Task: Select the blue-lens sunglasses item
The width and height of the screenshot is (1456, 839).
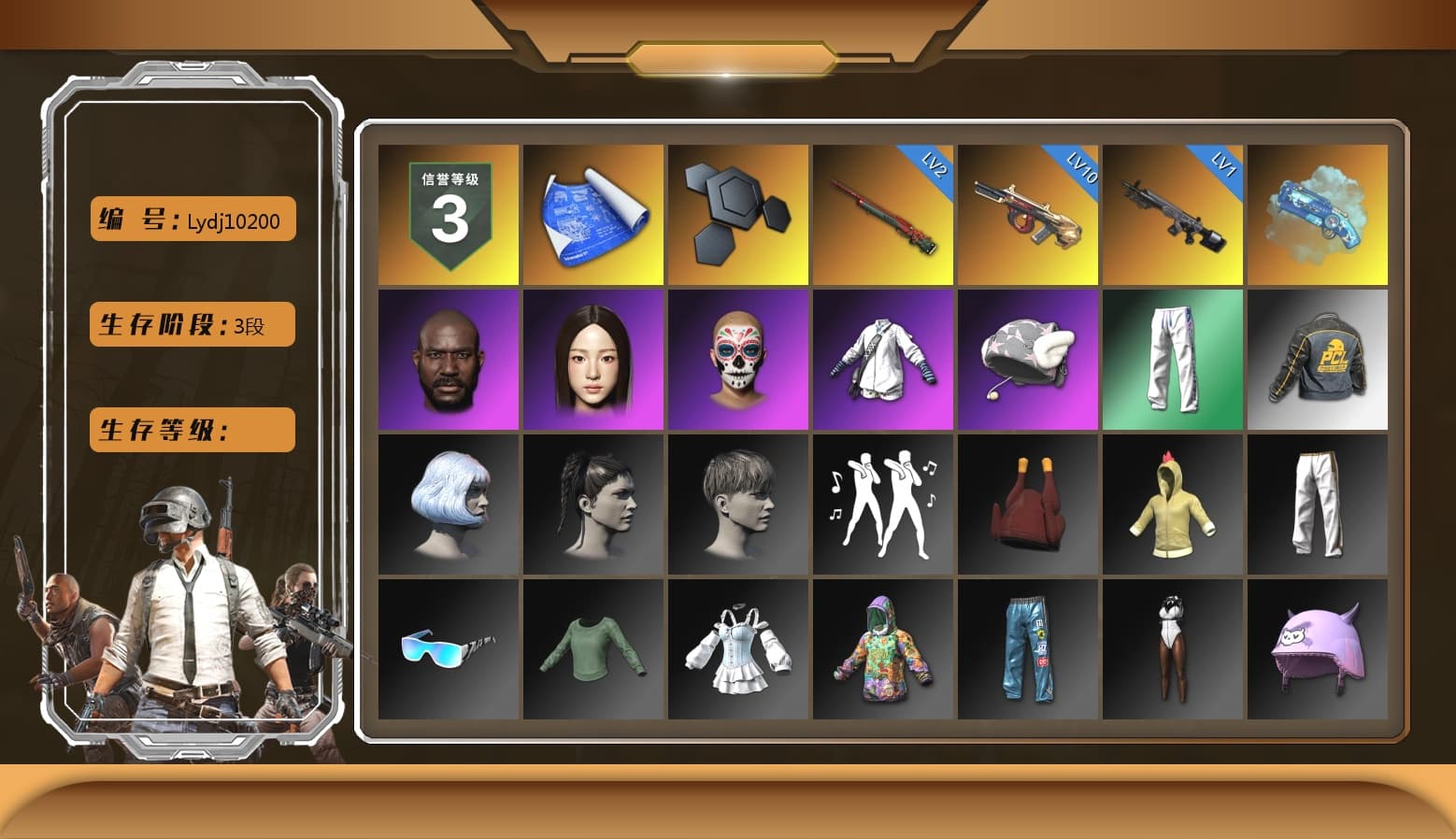Action: point(448,649)
